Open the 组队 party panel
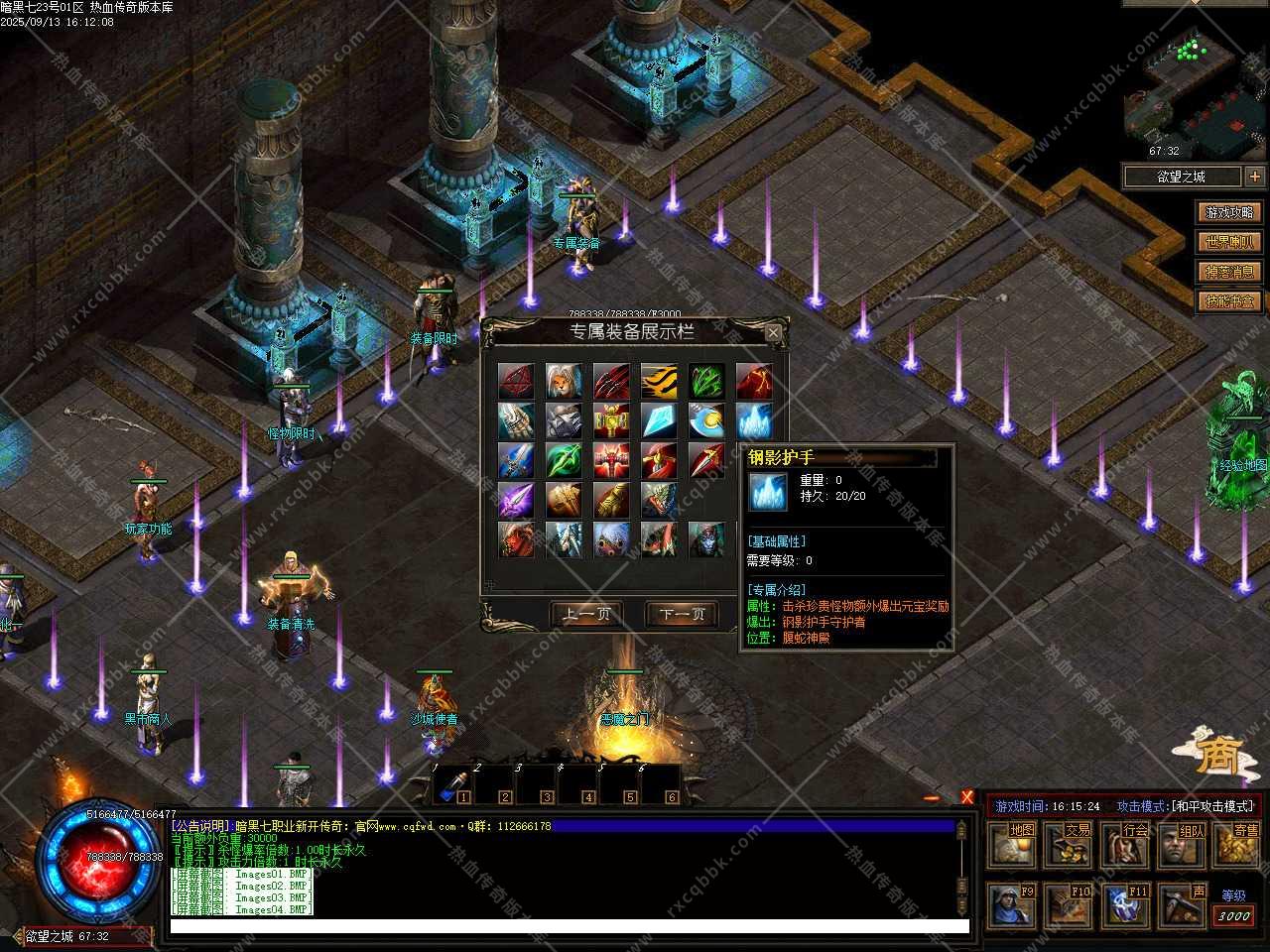Screen dimensions: 1270x952 1183,844
